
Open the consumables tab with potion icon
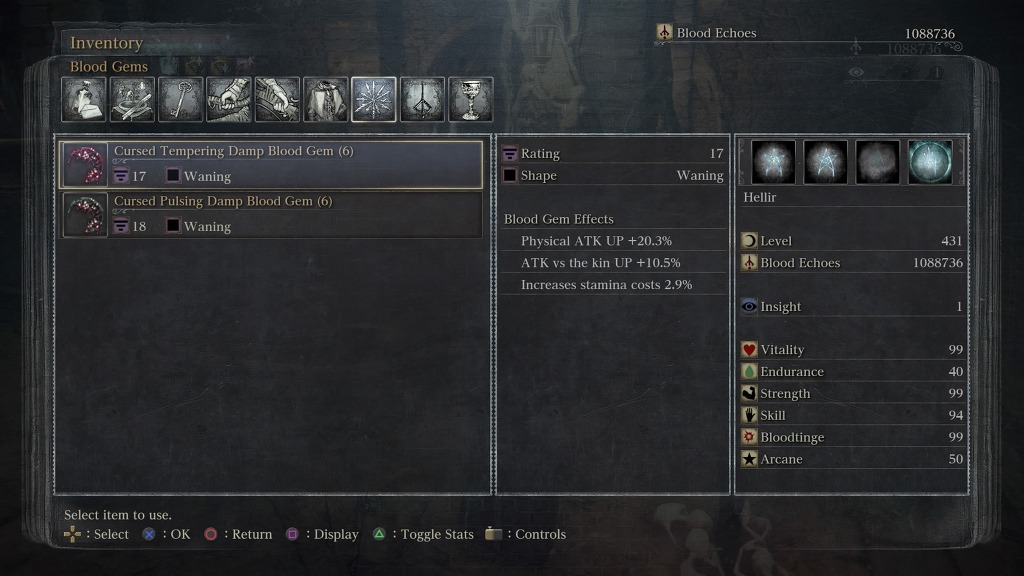(84, 100)
